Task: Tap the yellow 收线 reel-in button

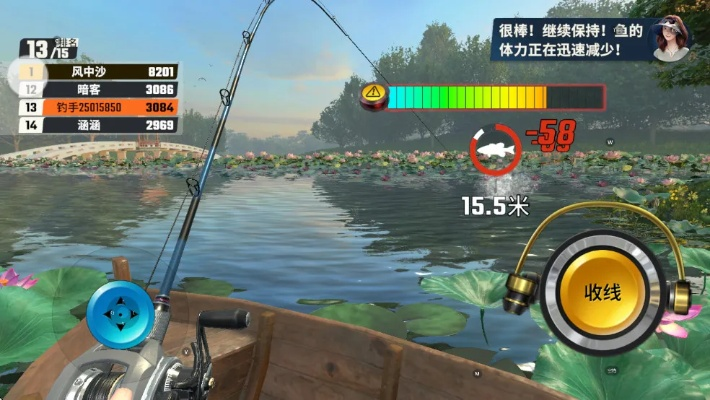Action: pos(603,292)
